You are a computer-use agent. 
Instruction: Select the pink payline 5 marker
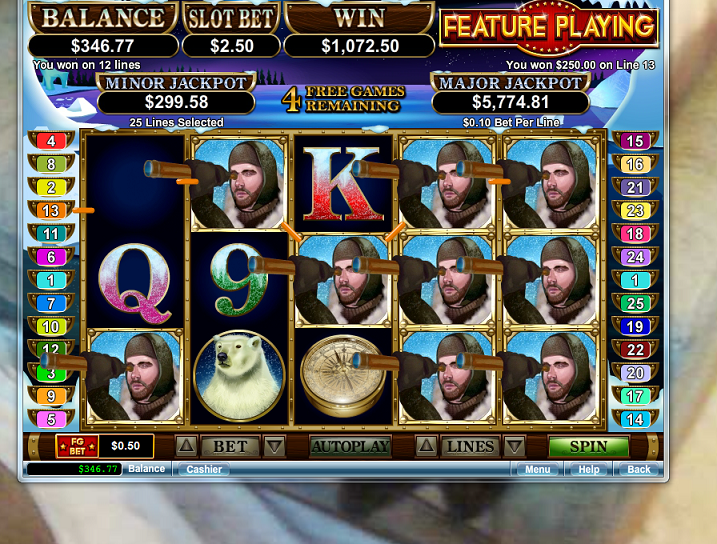click(51, 420)
